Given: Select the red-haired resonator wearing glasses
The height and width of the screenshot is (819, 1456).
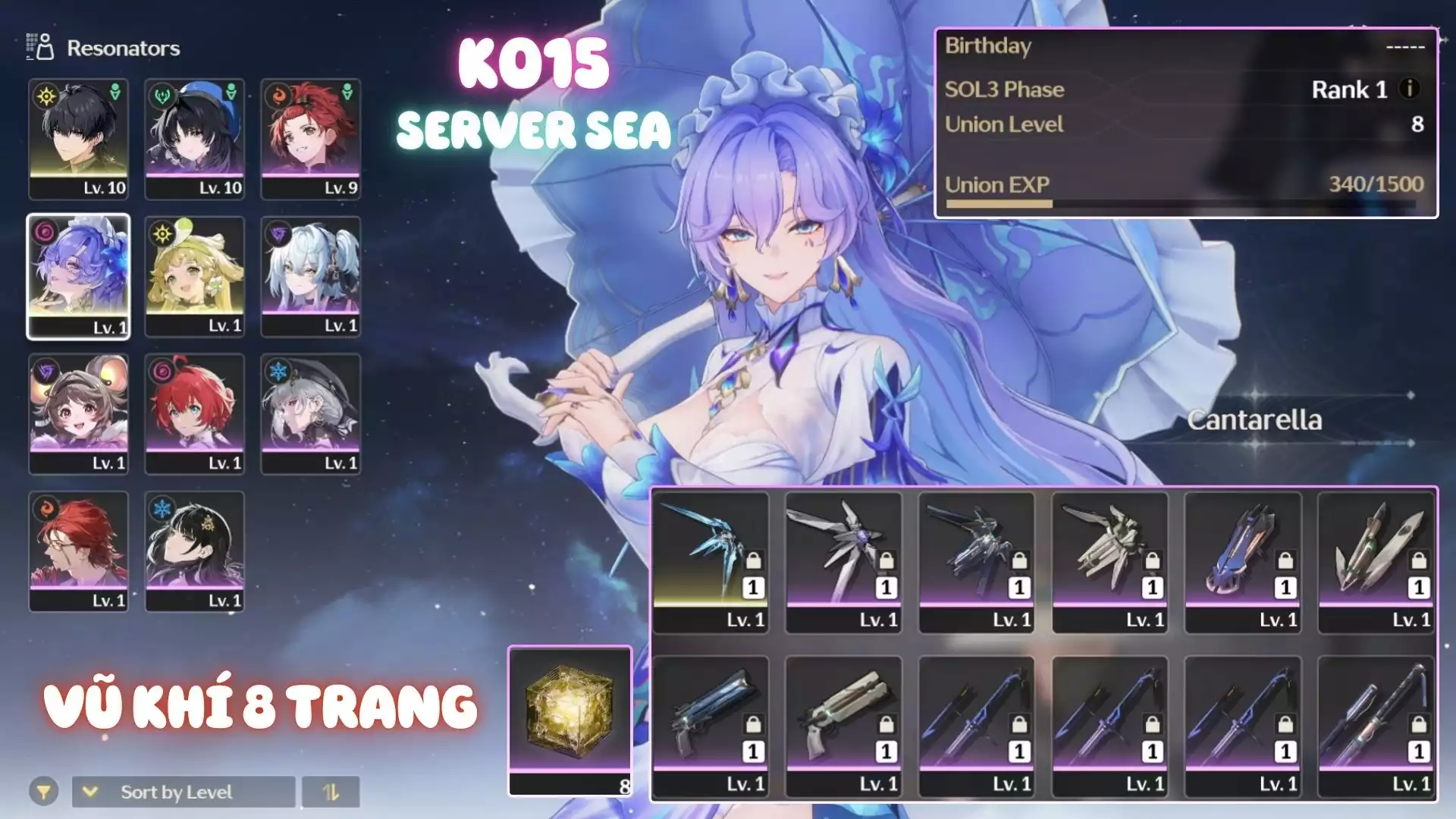Looking at the screenshot, I should click(x=79, y=551).
